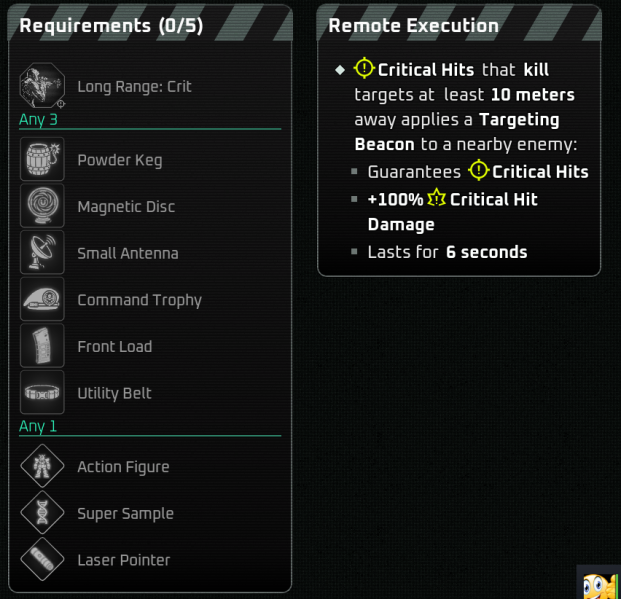Choose the Powder Keg item

(x=119, y=160)
